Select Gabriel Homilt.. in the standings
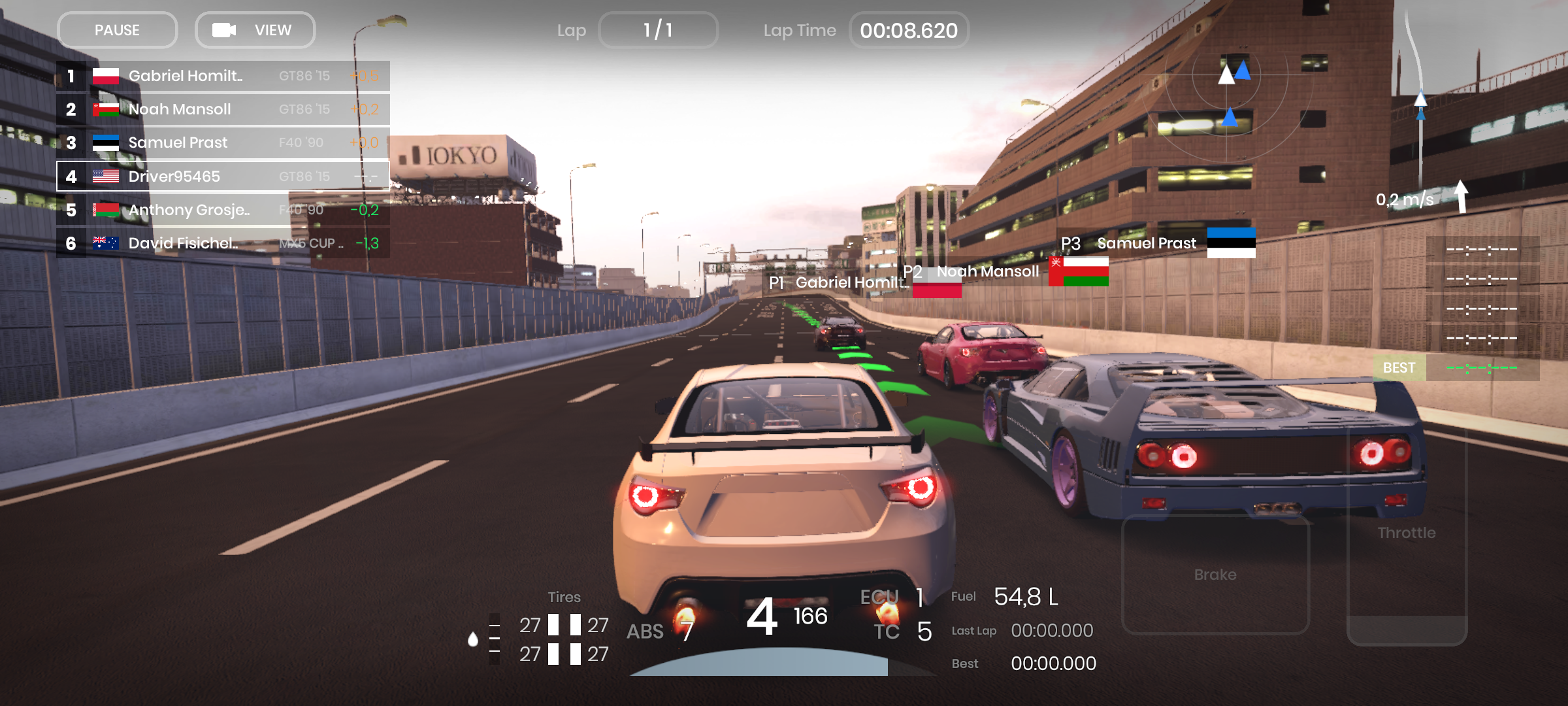The height and width of the screenshot is (706, 1568). 223,76
